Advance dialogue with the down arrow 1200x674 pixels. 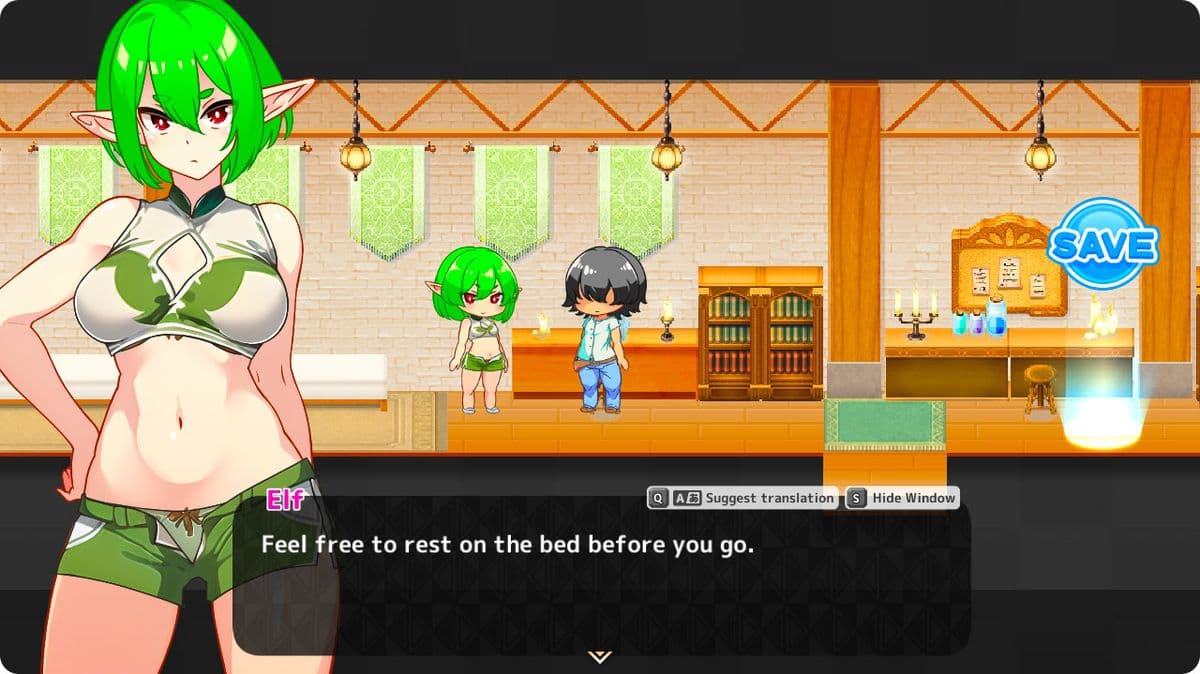[x=599, y=656]
